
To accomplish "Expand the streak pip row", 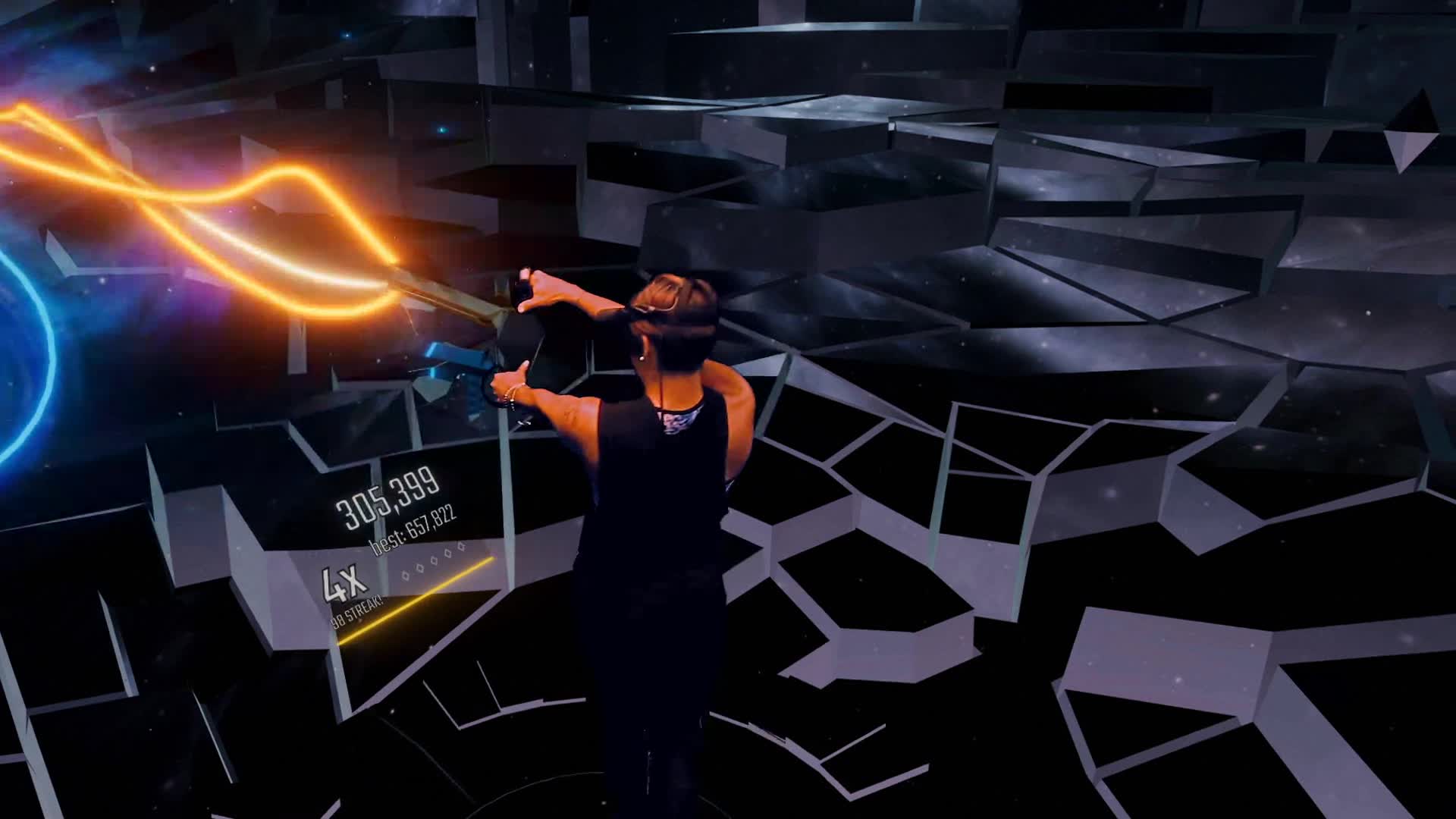I will click(x=432, y=563).
